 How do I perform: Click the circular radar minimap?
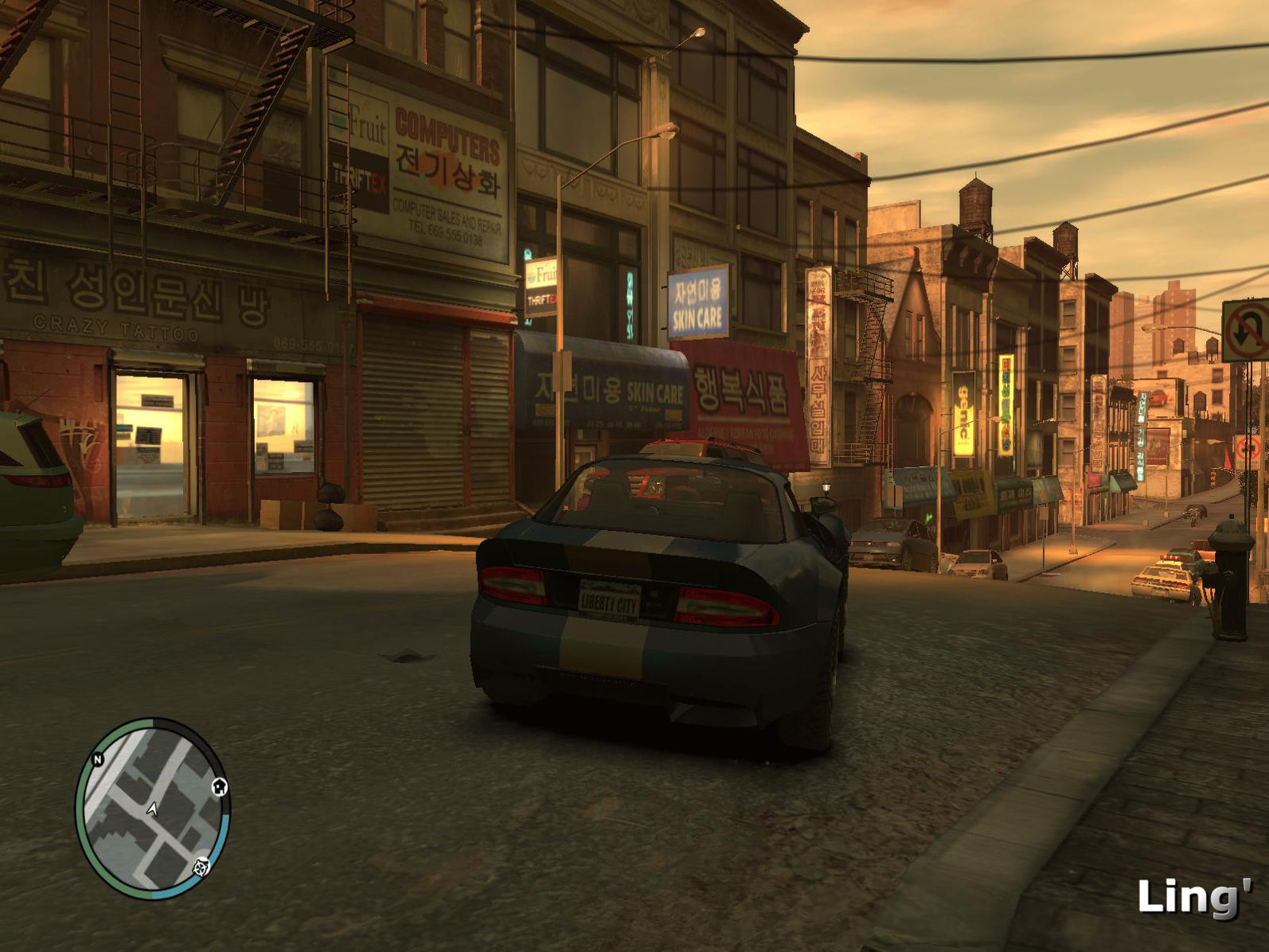(x=152, y=809)
